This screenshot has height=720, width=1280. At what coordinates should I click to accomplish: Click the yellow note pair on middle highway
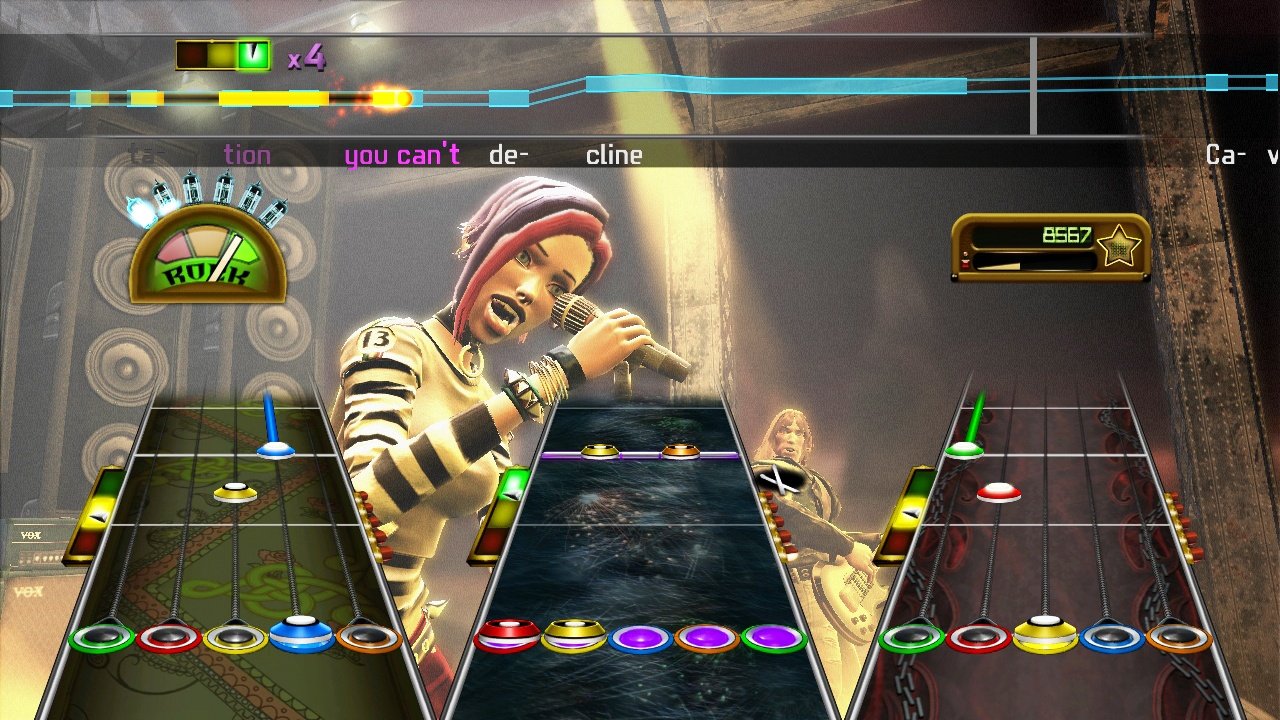[x=599, y=450]
